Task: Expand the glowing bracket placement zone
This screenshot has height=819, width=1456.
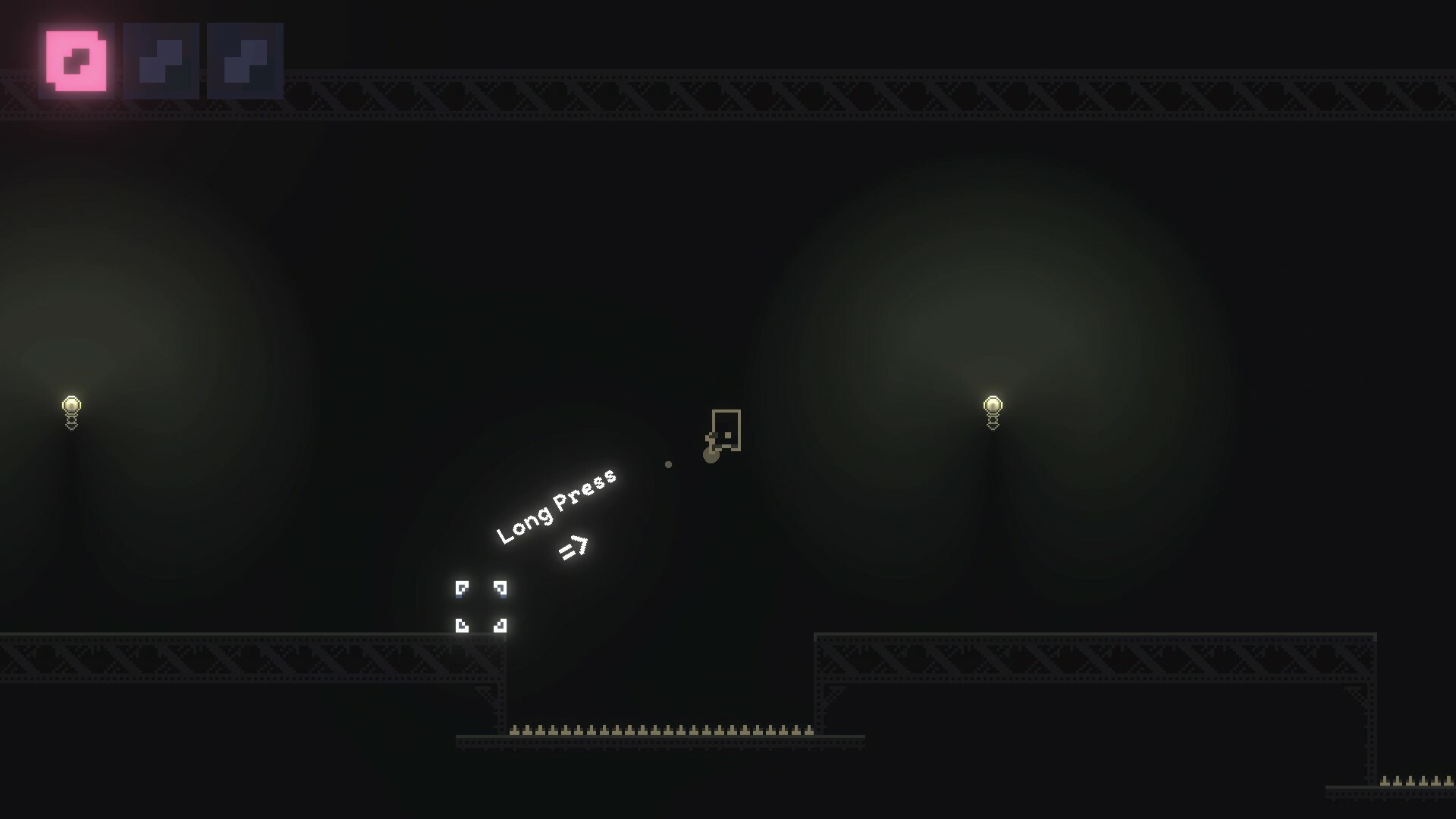Action: (481, 607)
